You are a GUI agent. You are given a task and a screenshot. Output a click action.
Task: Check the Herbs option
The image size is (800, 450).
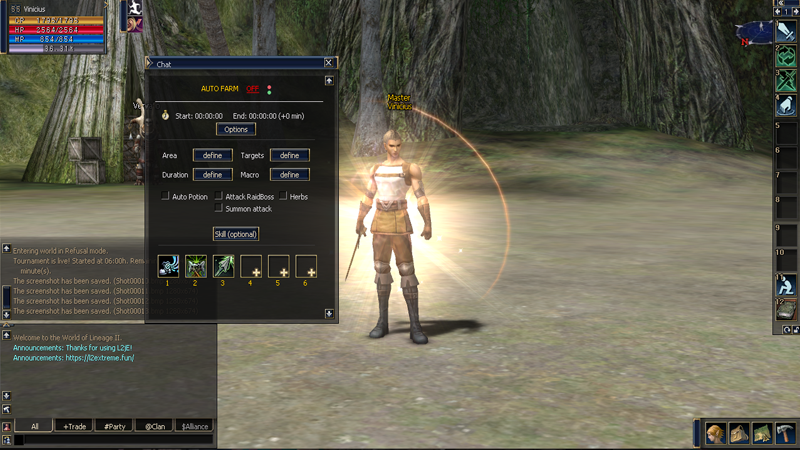pos(283,197)
